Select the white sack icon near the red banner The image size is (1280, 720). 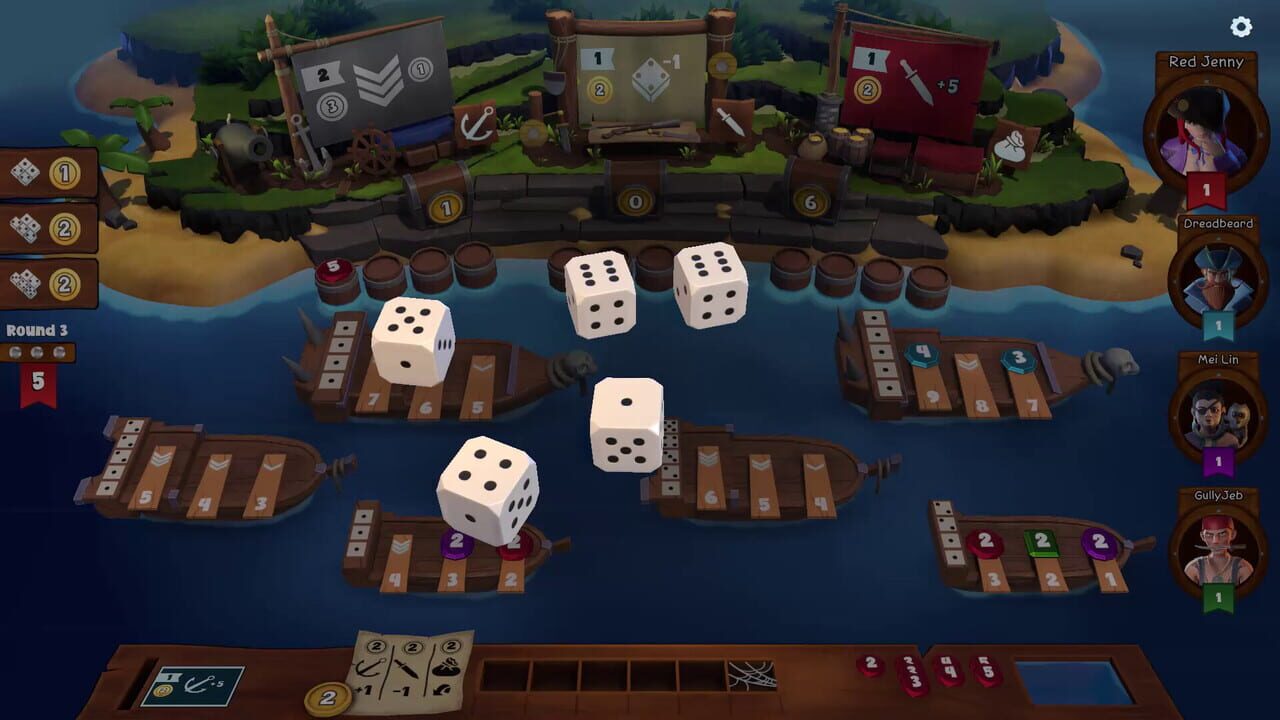(1013, 146)
